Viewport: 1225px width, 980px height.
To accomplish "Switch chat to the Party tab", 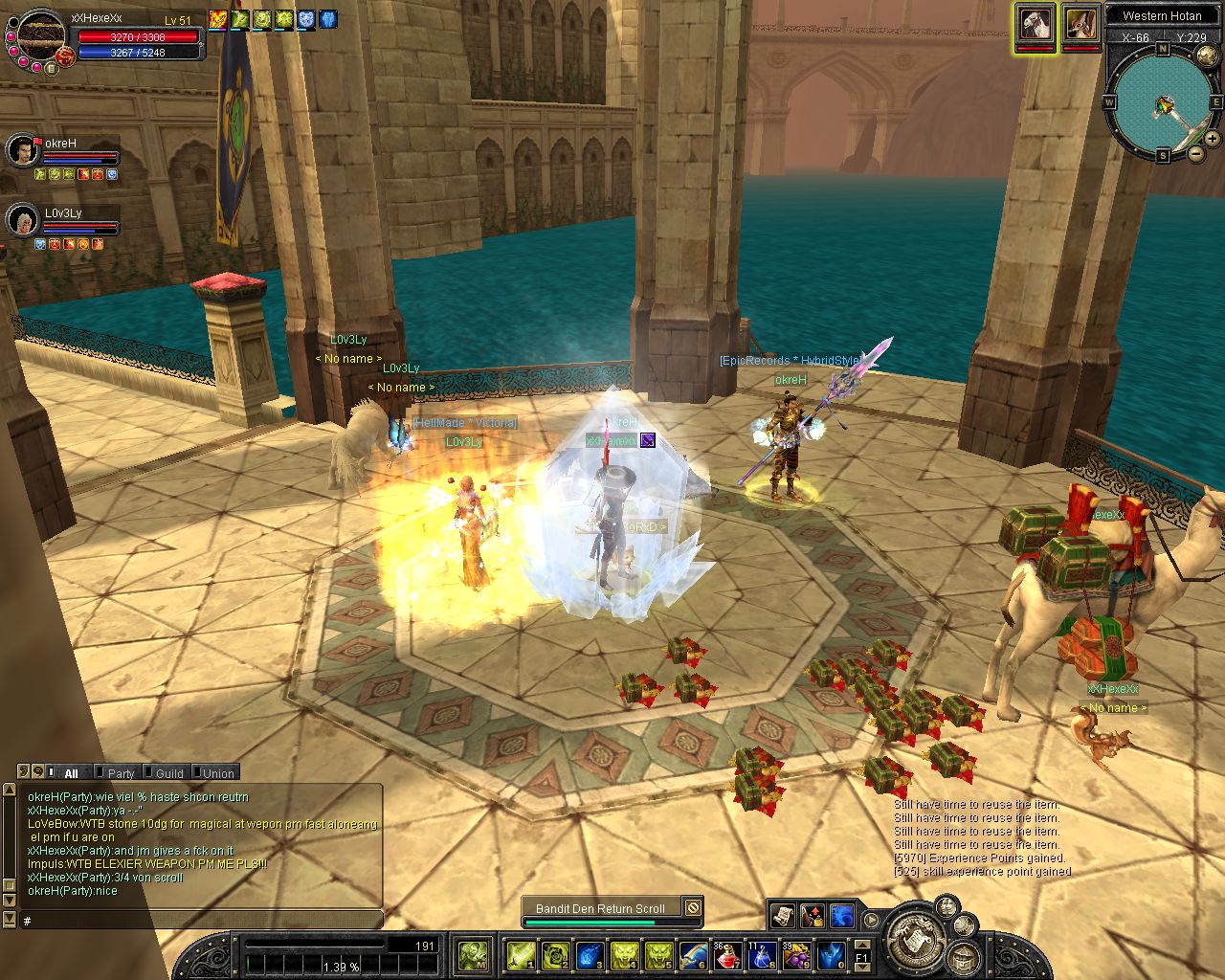I will 121,773.
